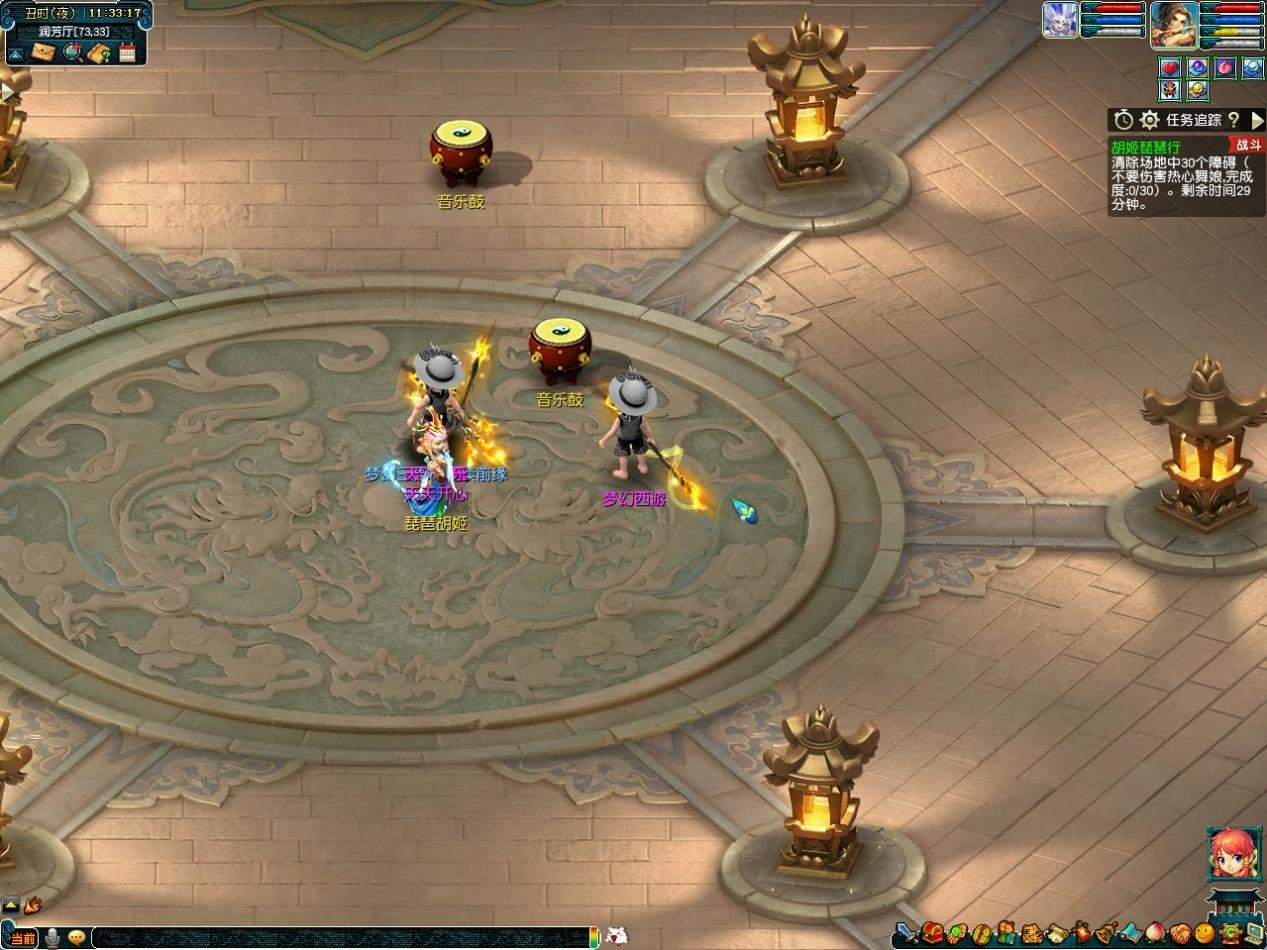Open the quest tracker question mark help
This screenshot has height=950, width=1267.
point(1234,120)
